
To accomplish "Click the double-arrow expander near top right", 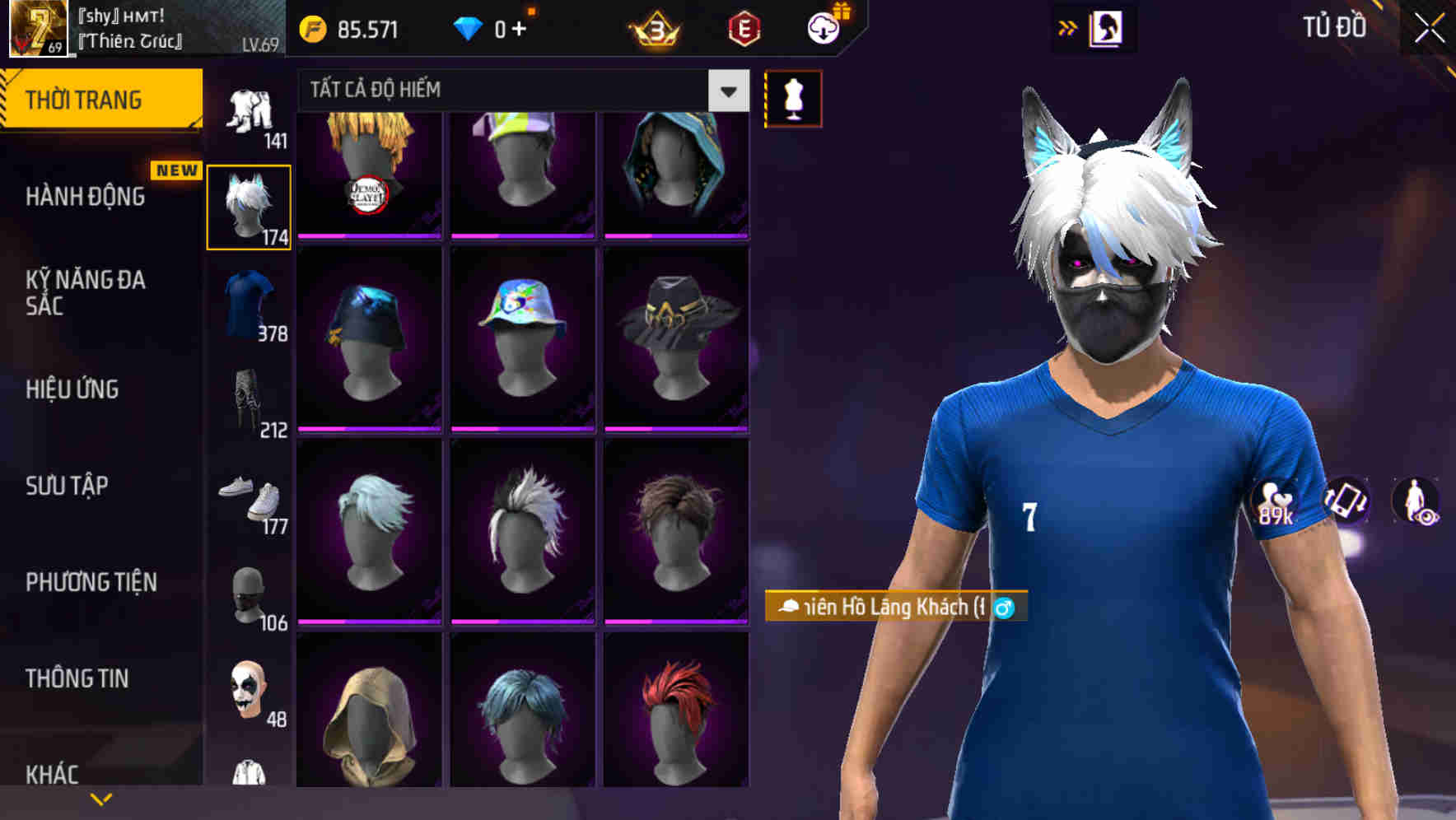I will click(1068, 26).
